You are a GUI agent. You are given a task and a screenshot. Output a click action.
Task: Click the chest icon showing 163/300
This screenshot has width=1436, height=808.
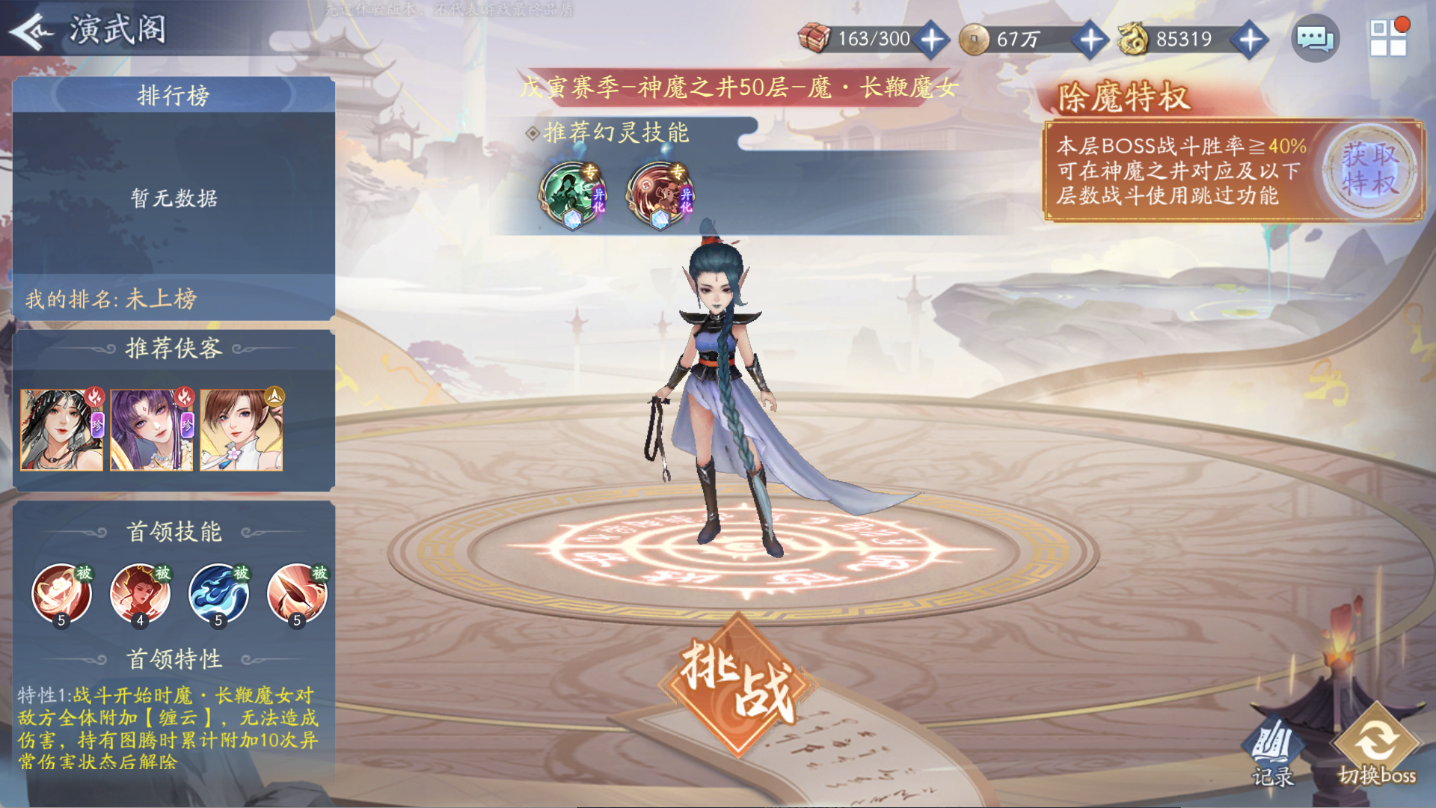click(x=815, y=39)
